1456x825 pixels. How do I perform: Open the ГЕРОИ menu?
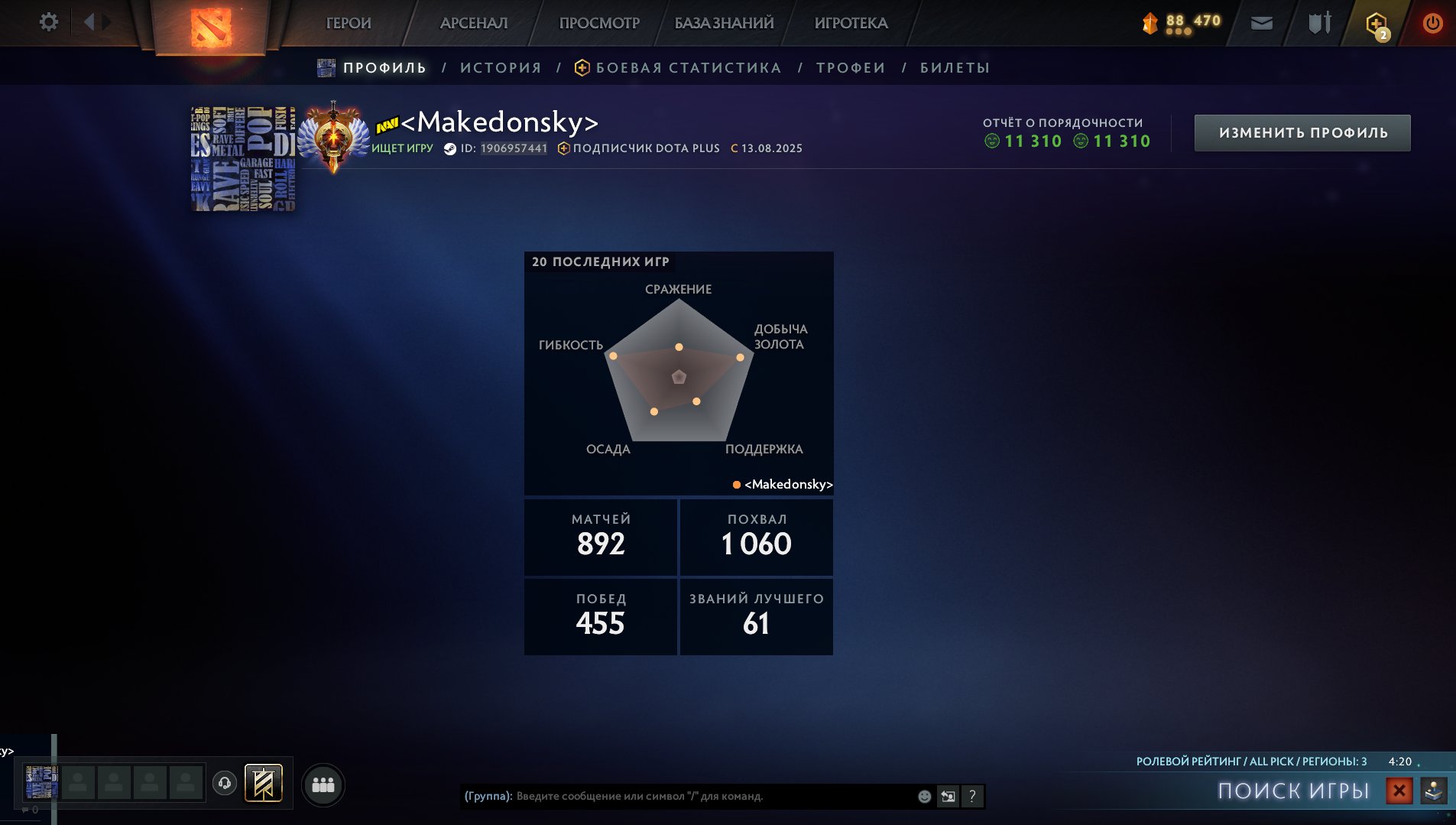point(349,23)
